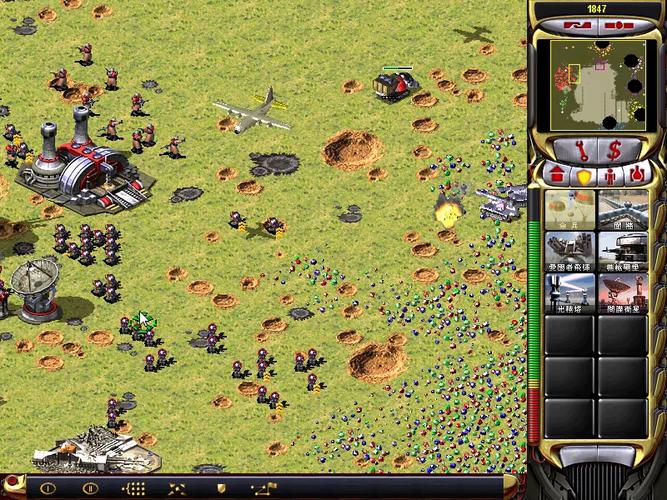Viewport: 667px width, 500px height.
Task: Select control group two button
Action: [89, 489]
